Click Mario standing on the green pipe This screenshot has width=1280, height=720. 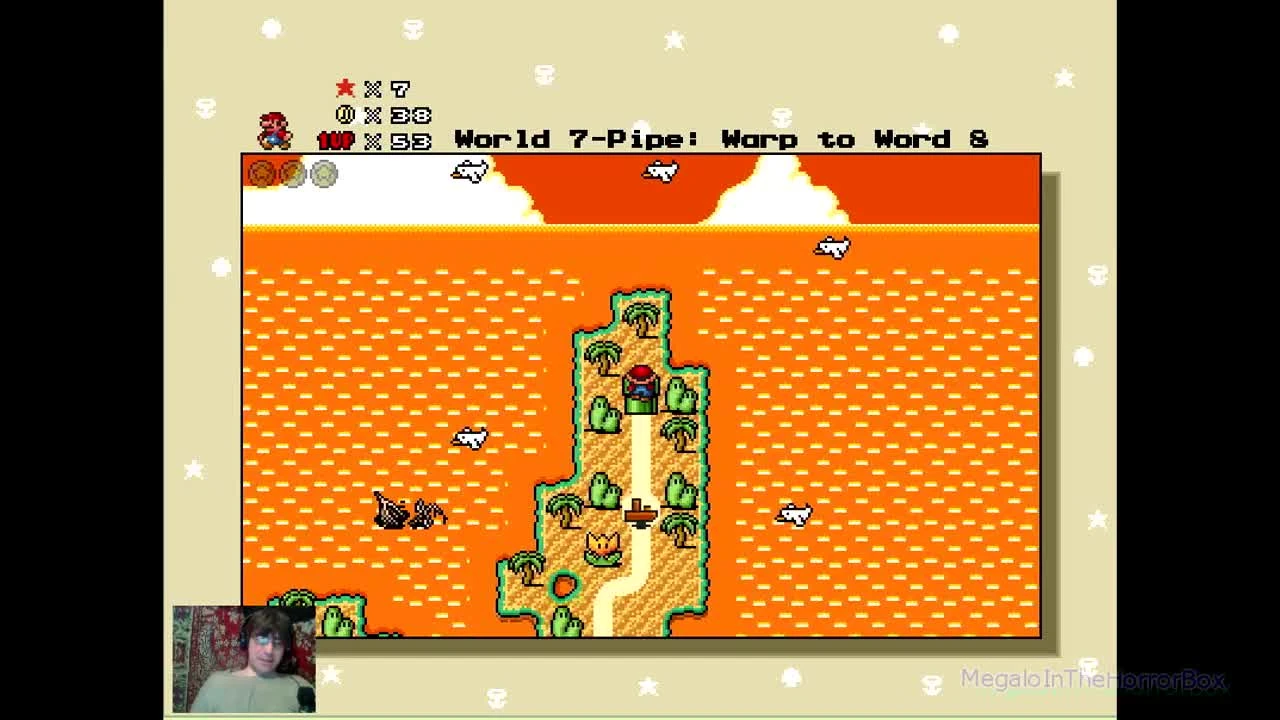click(640, 385)
